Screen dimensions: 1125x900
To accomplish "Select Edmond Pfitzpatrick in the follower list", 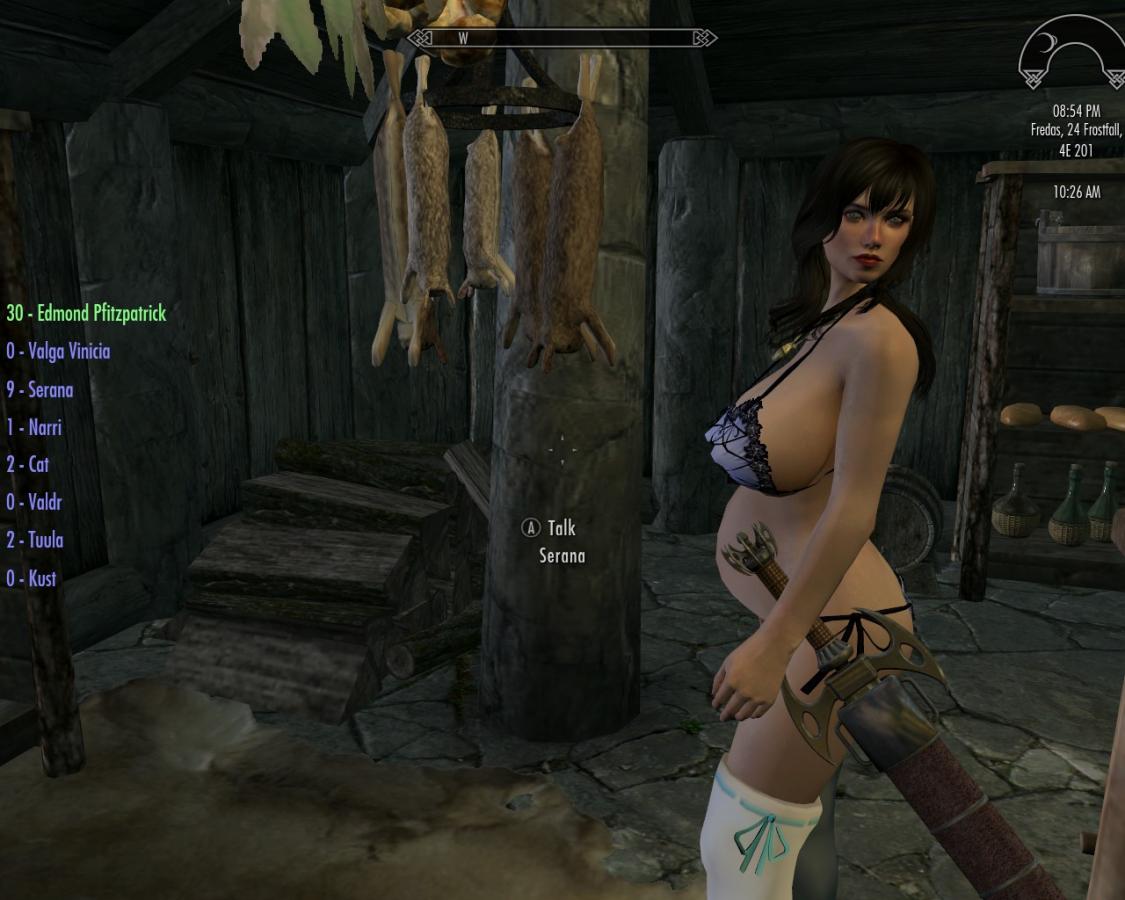I will (86, 313).
